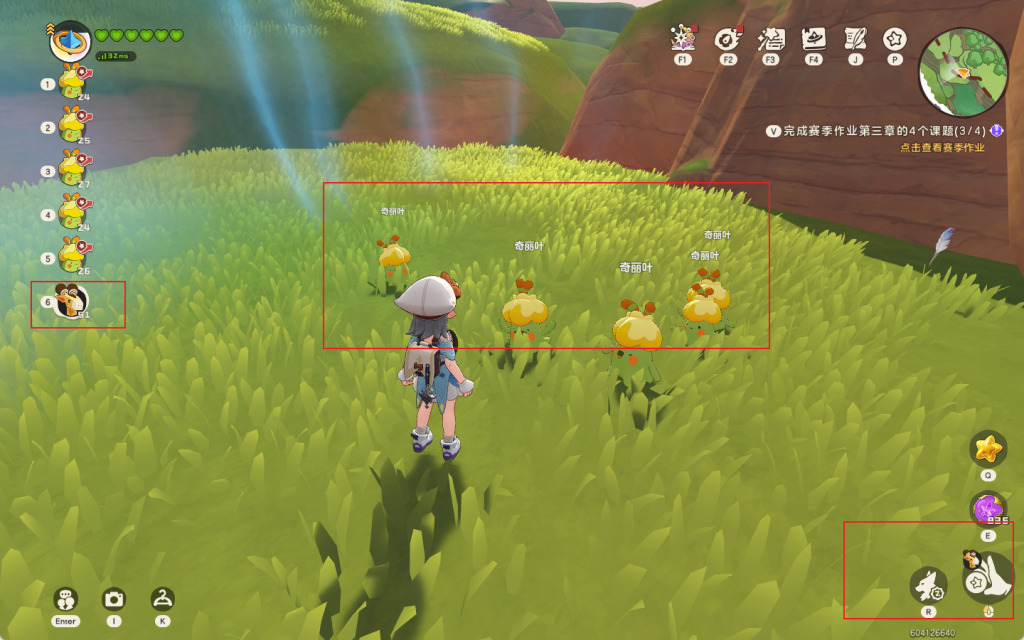The image size is (1024, 640).
Task: Use the purple crystal item skill
Action: [987, 508]
